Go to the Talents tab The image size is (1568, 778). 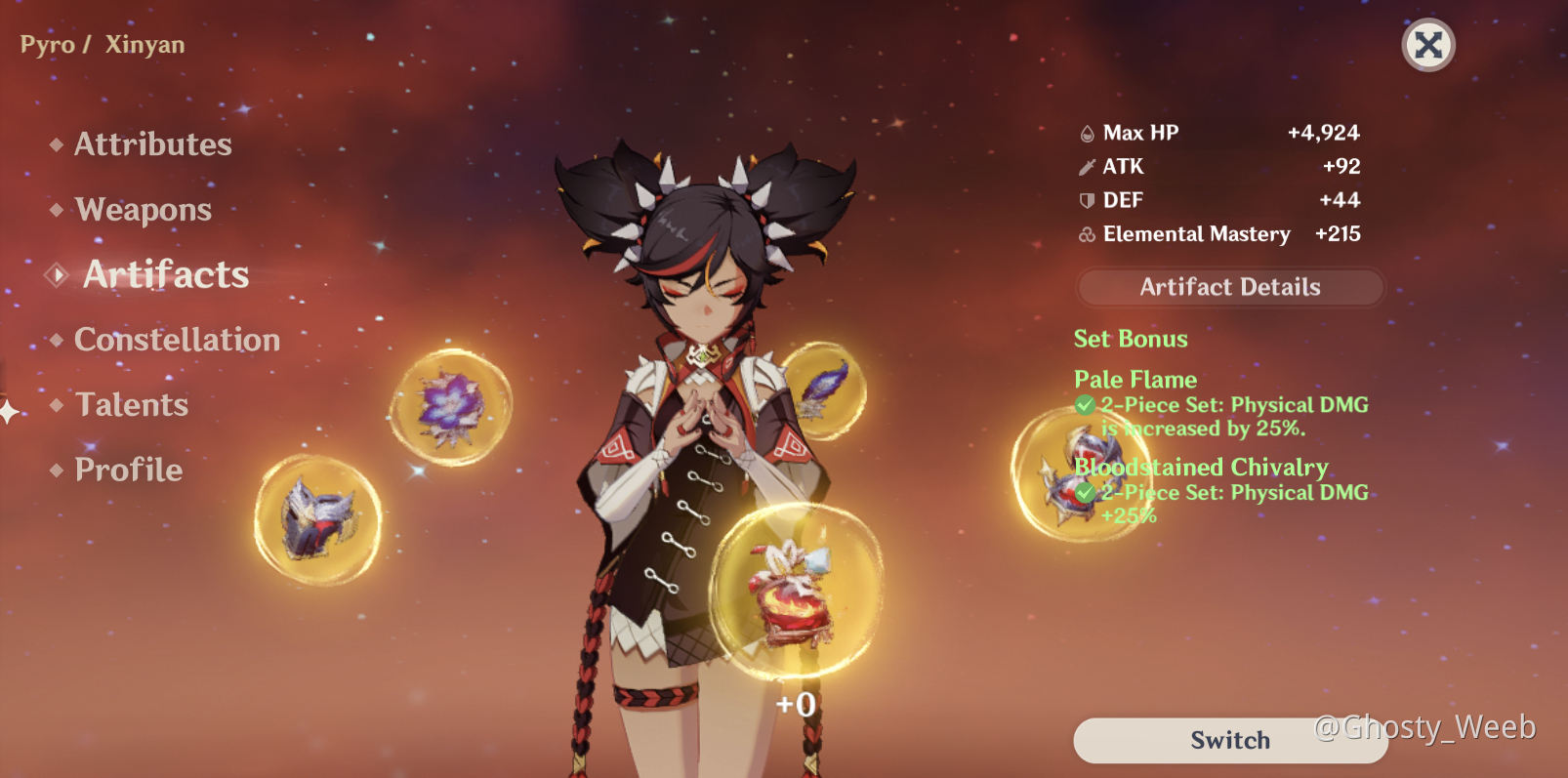point(132,405)
